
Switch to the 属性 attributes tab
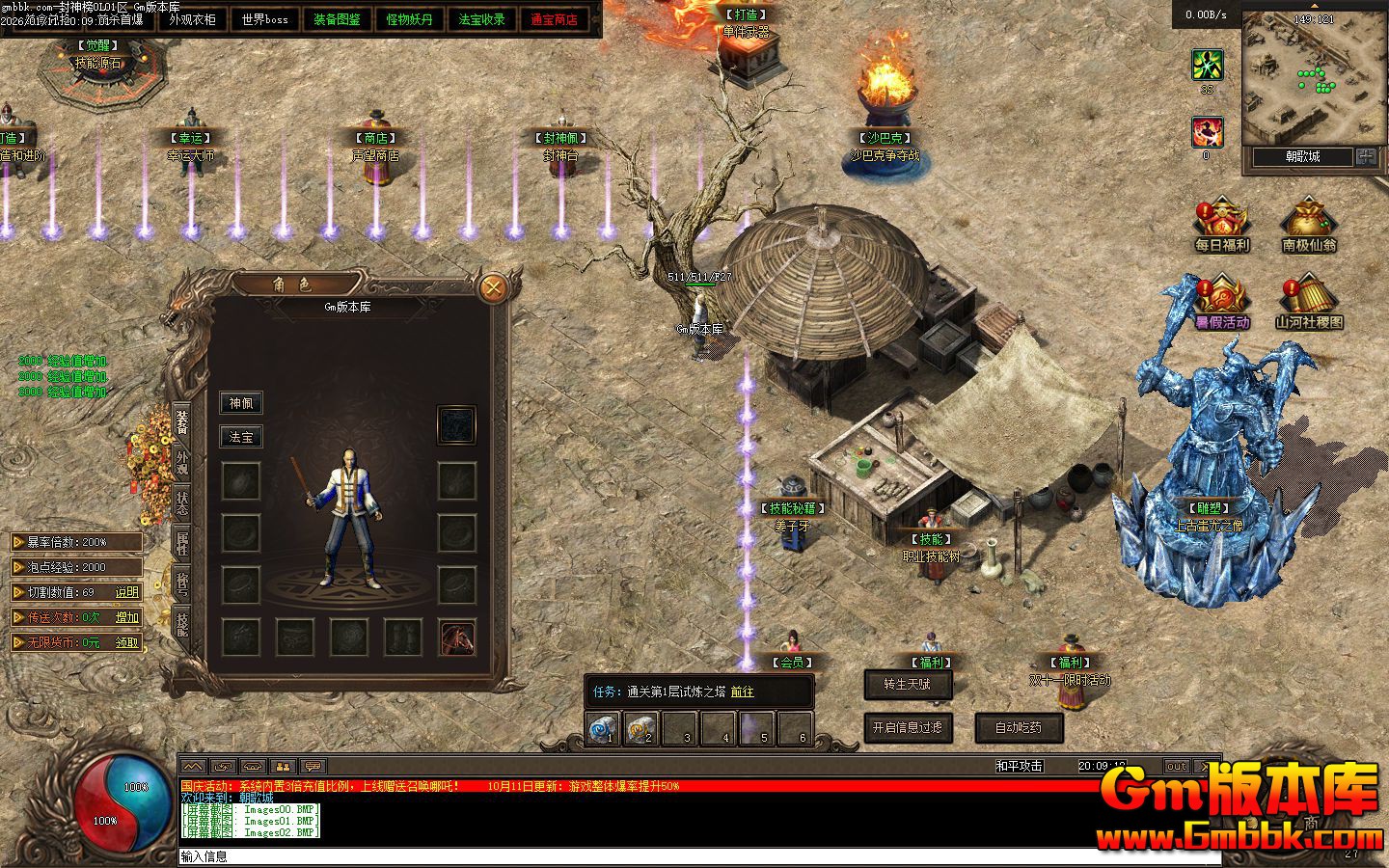181,543
